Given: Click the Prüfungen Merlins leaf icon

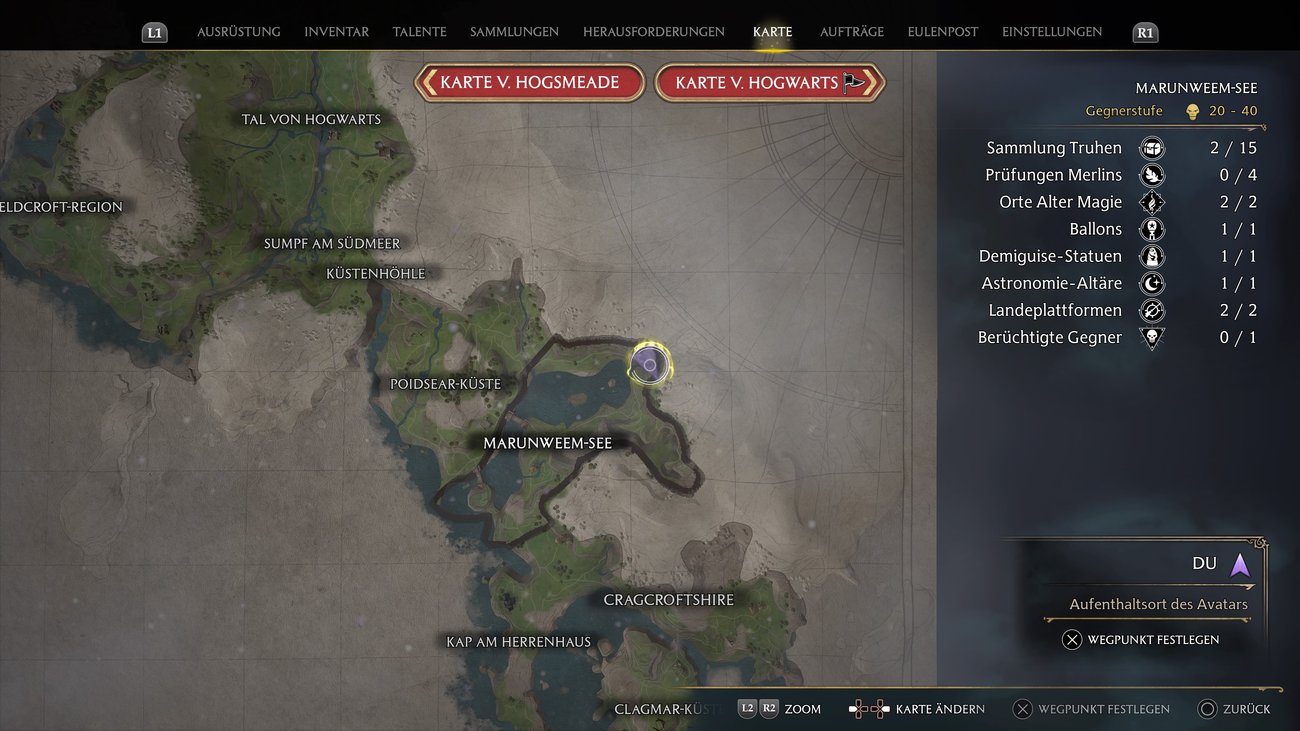Looking at the screenshot, I should tap(1152, 174).
